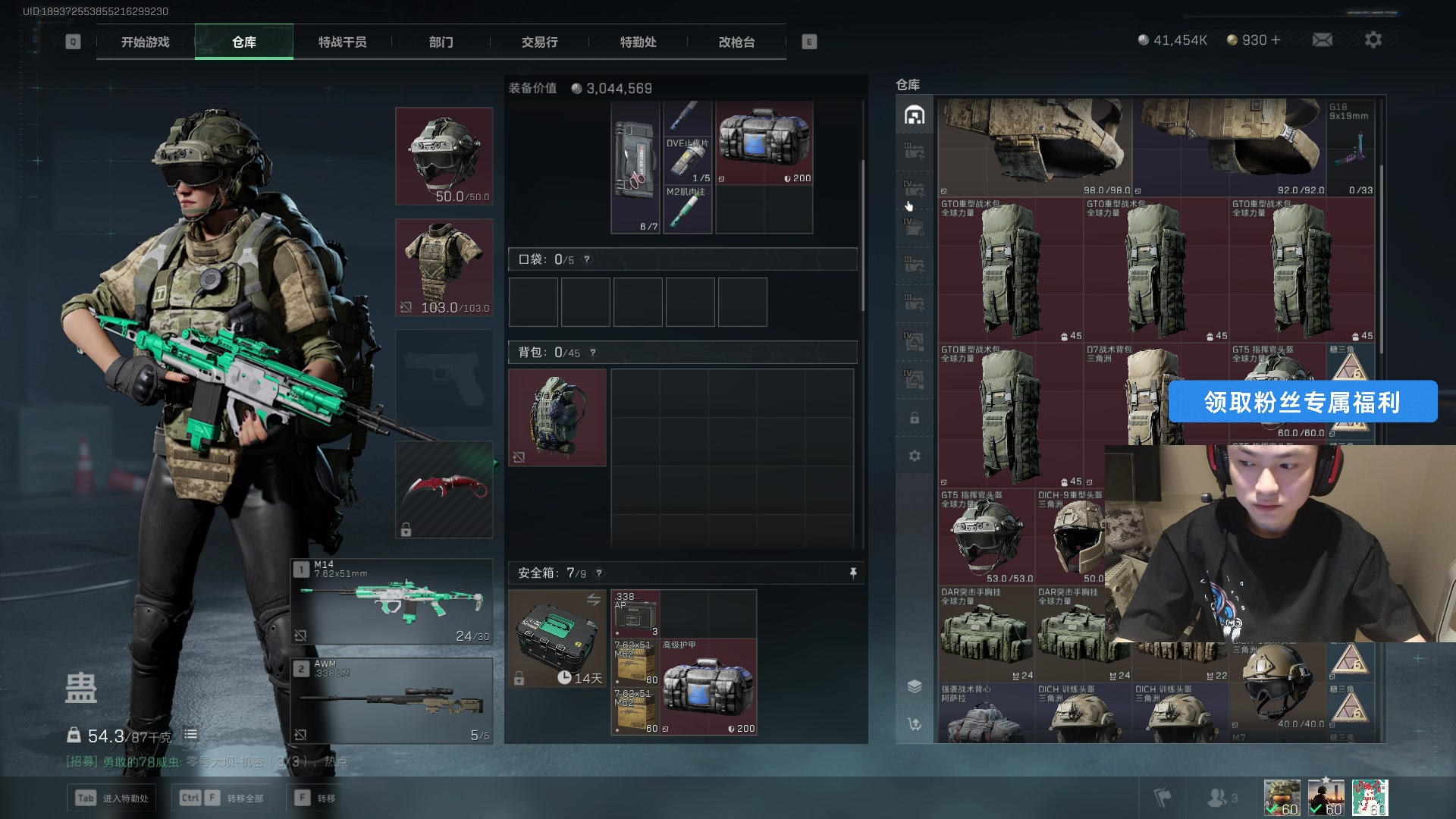This screenshot has height=819, width=1456.
Task: Click the 领取粉丝专属福利 banner
Action: 1302,402
